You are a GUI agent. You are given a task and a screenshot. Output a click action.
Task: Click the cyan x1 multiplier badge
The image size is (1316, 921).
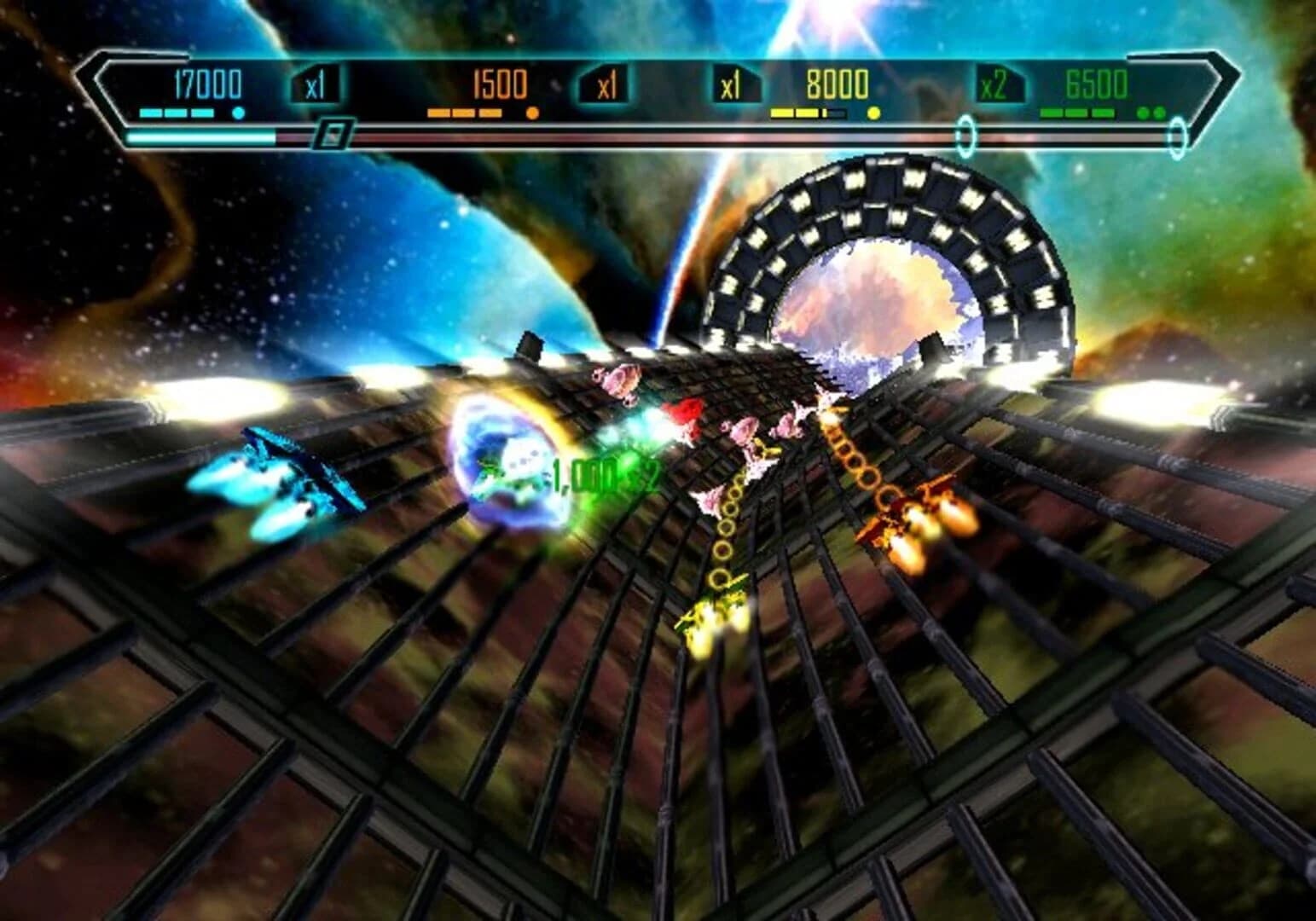click(316, 85)
